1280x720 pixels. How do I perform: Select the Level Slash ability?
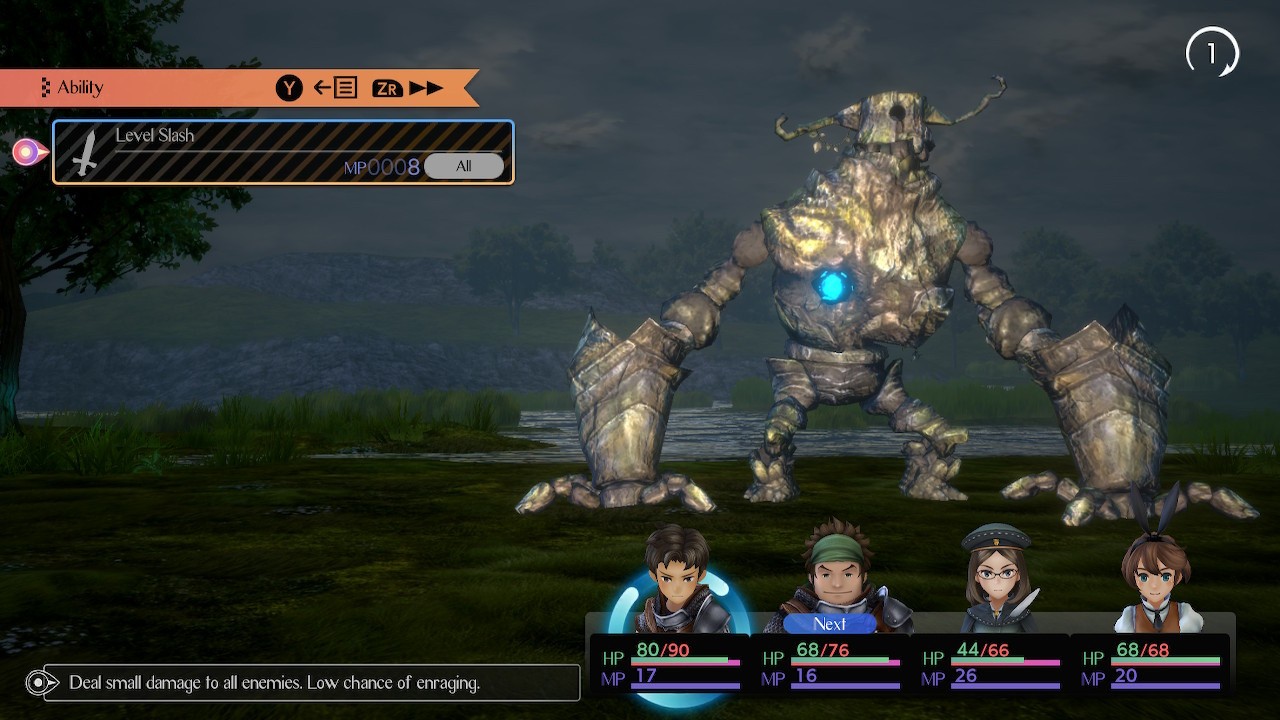[x=283, y=152]
